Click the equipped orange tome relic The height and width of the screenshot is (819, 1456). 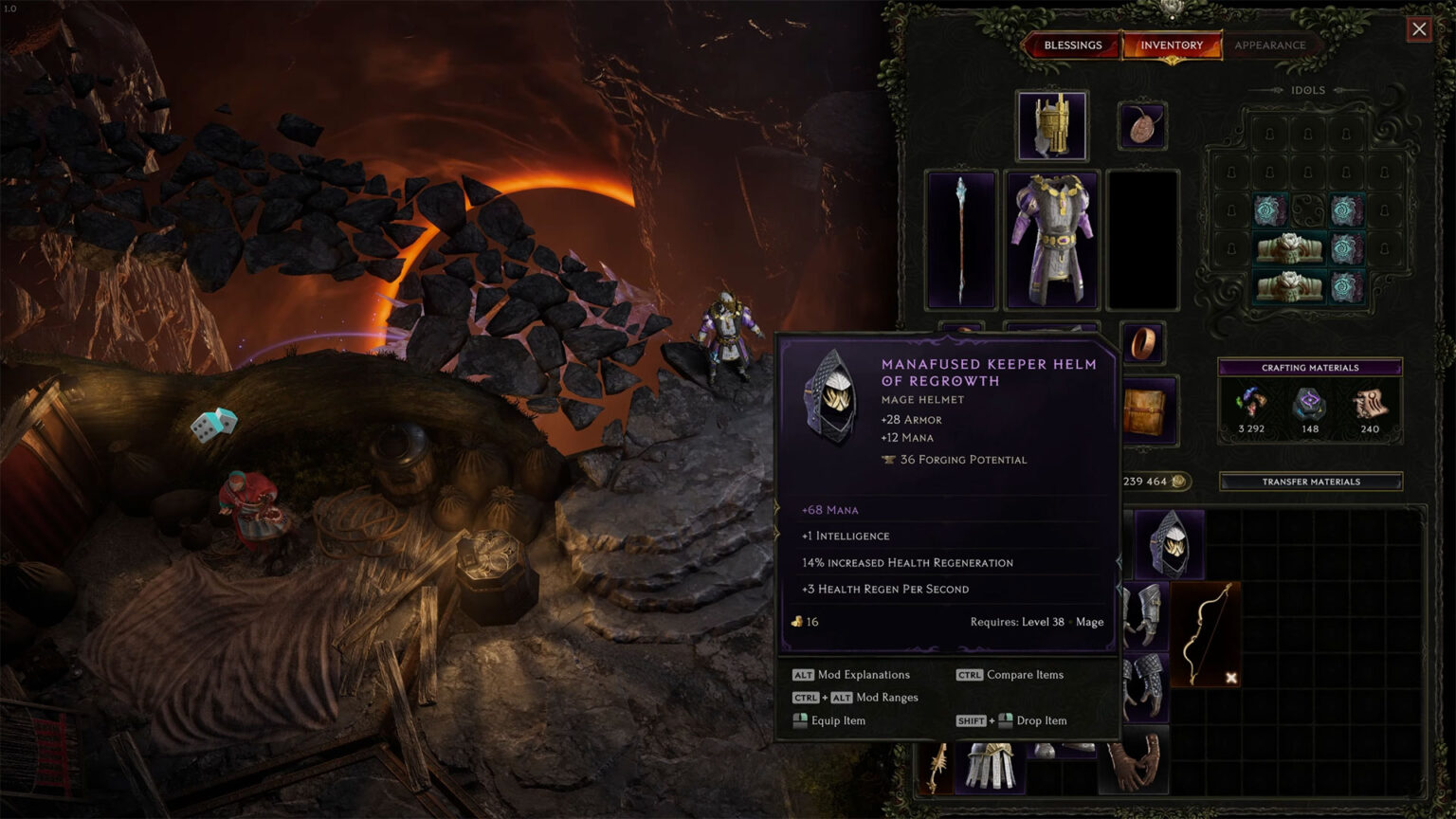click(x=1149, y=410)
